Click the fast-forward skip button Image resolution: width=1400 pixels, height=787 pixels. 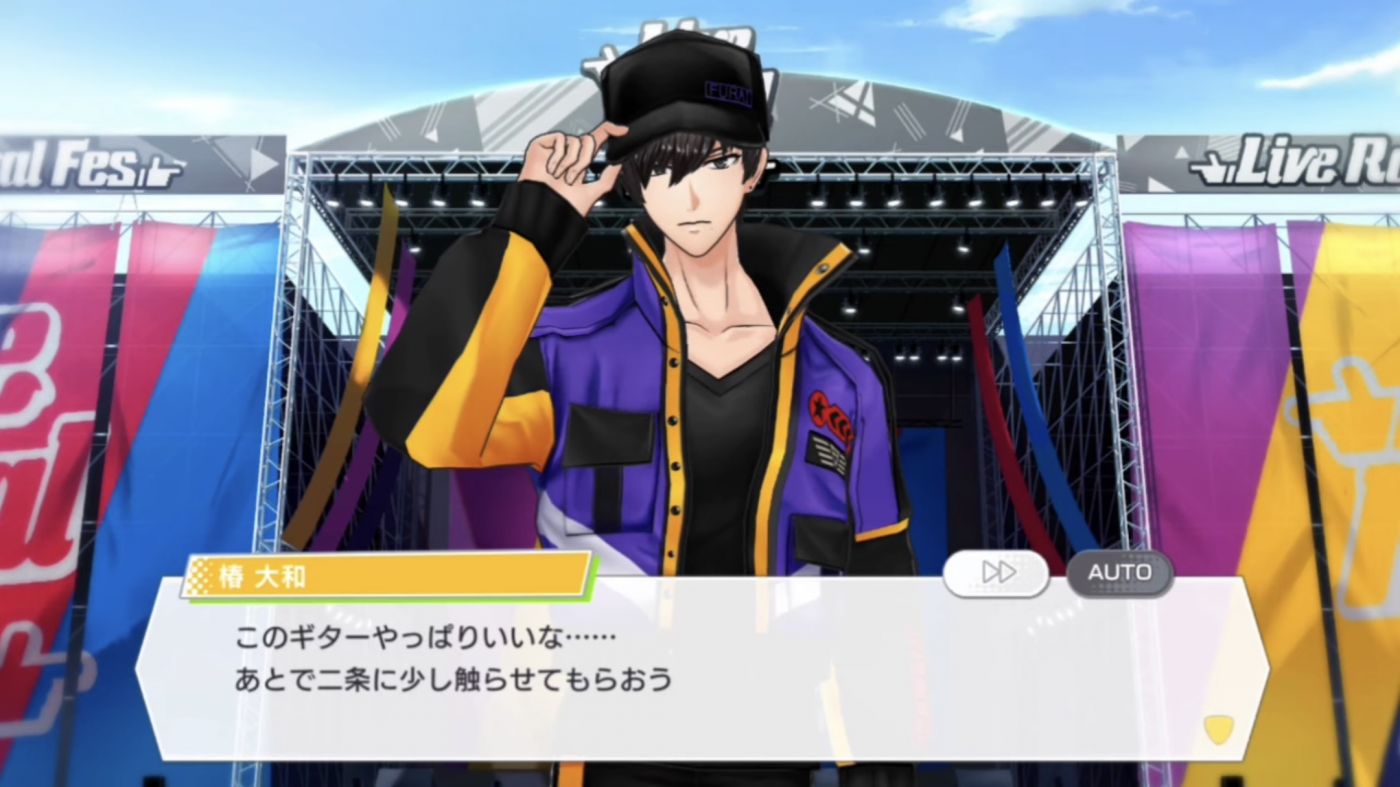pyautogui.click(x=996, y=573)
